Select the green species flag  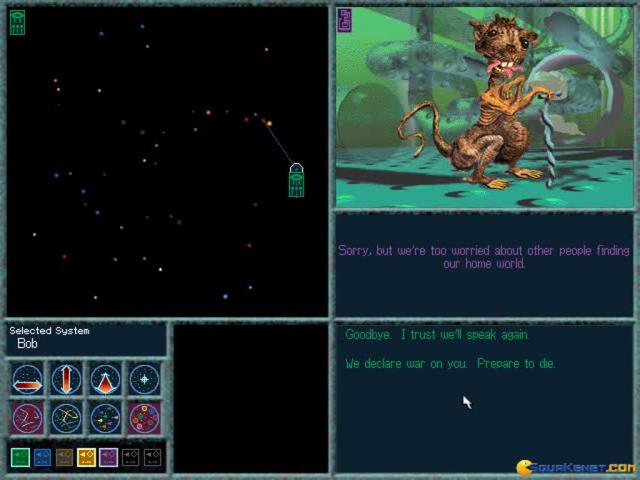point(20,457)
